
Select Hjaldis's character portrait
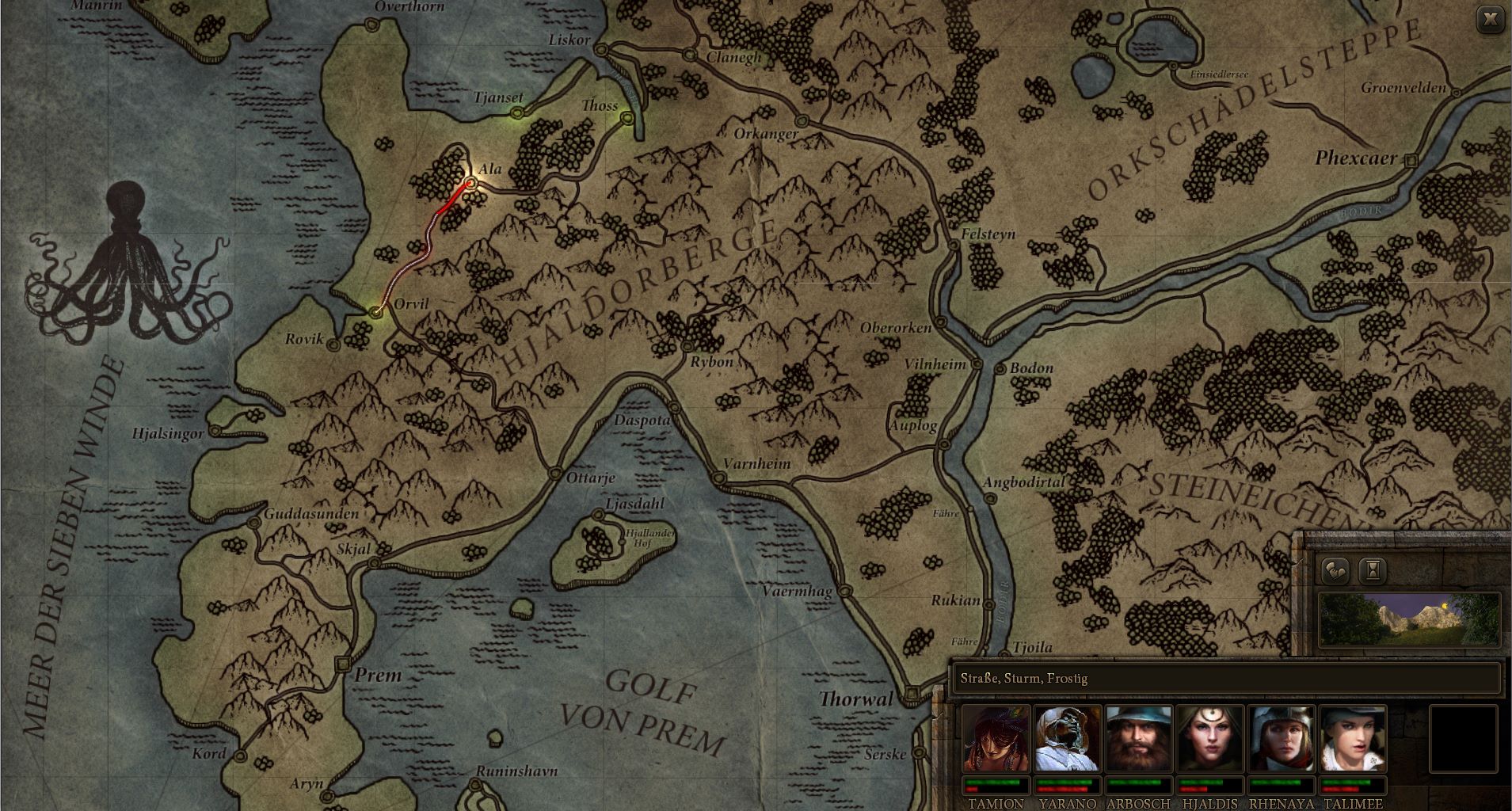[x=1209, y=739]
